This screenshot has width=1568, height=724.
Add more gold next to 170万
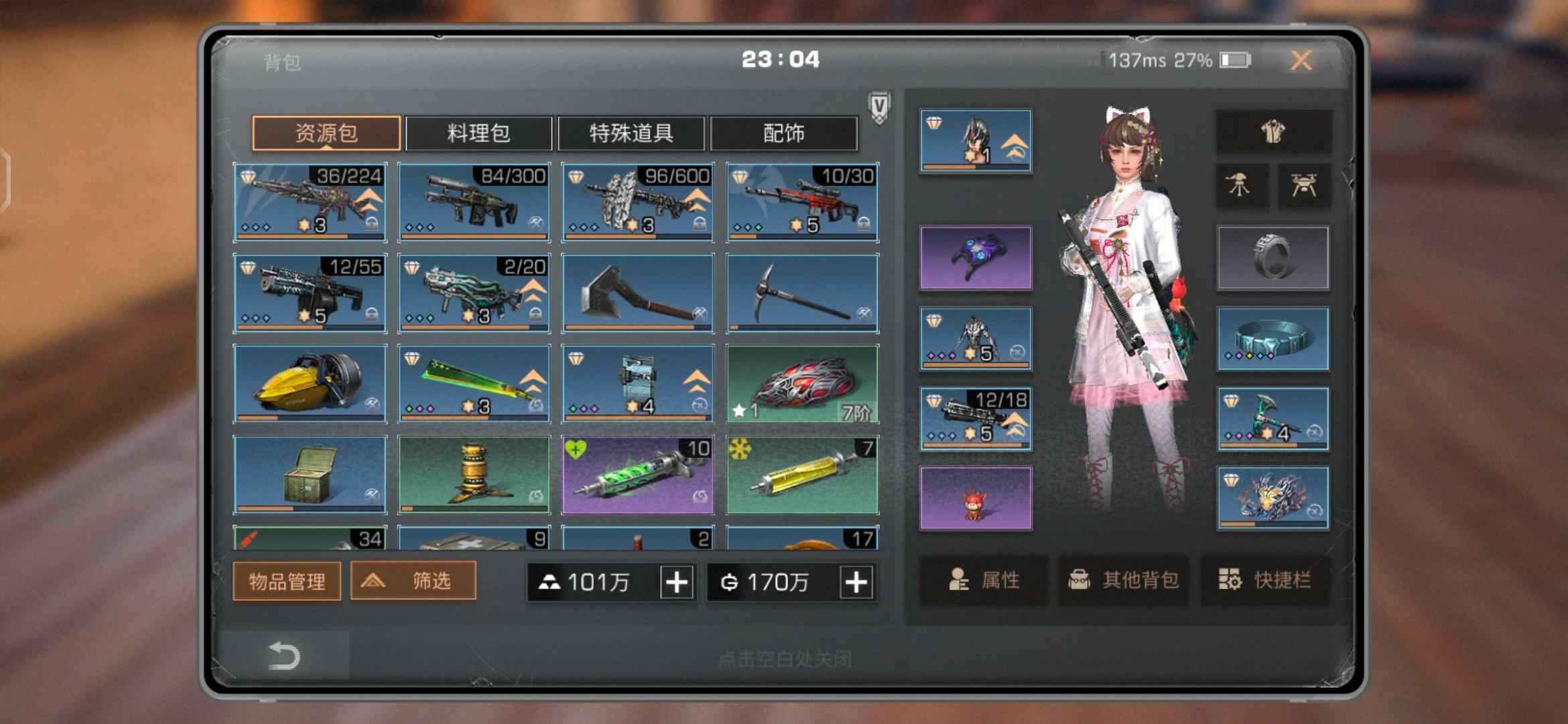click(856, 582)
